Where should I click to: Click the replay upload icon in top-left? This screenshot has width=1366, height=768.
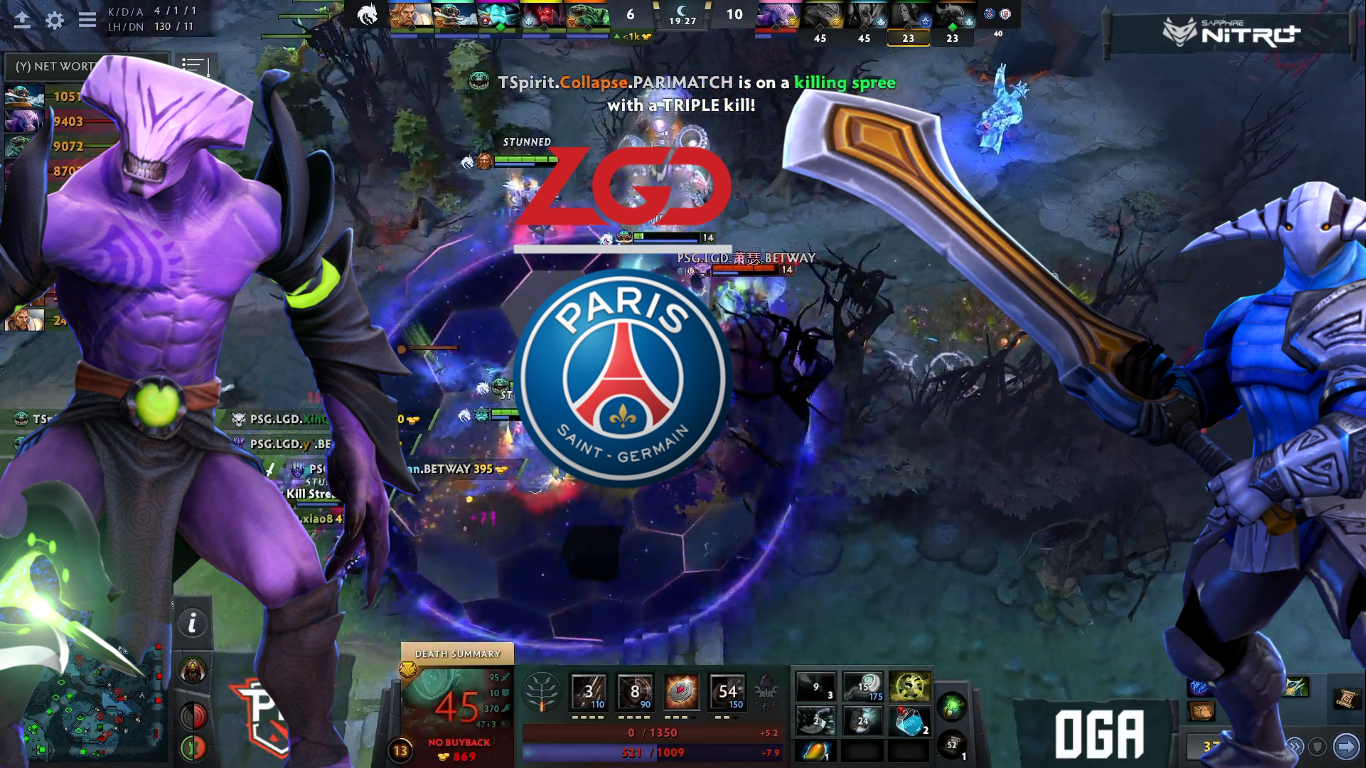pos(22,19)
